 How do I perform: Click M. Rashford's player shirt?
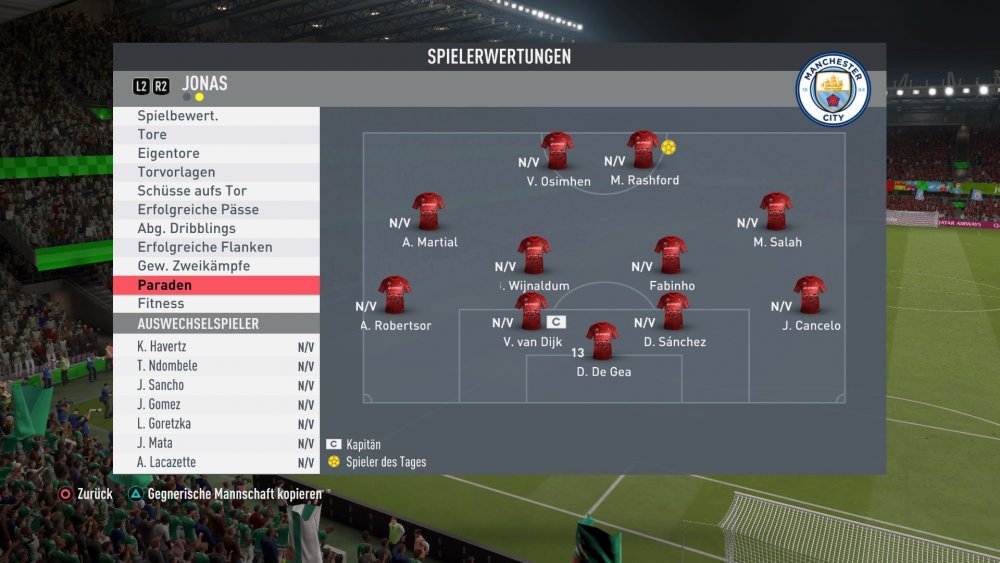(643, 150)
